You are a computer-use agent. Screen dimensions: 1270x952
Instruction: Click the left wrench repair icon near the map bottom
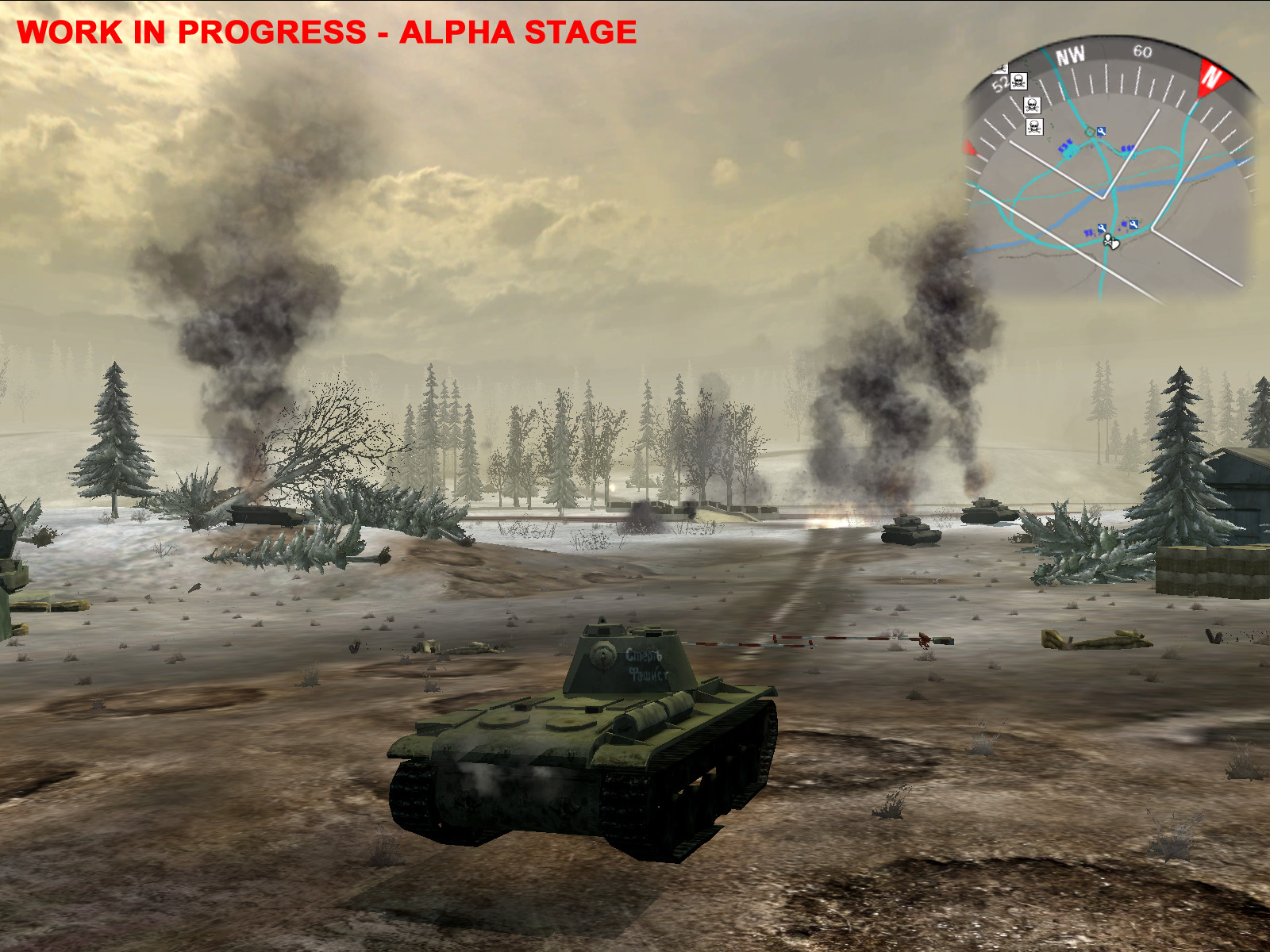pyautogui.click(x=1103, y=227)
